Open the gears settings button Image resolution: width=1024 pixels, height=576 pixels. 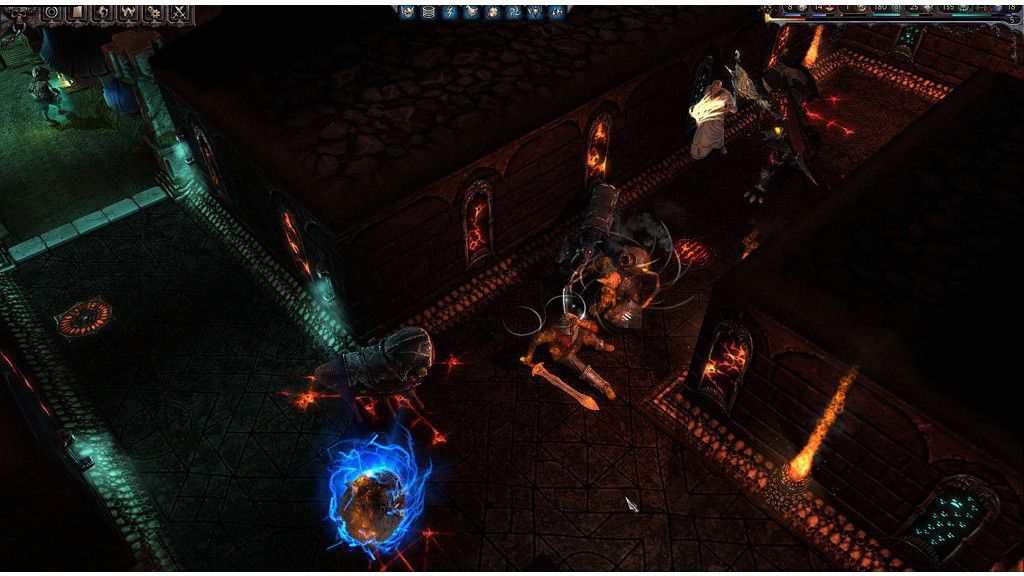(x=154, y=13)
